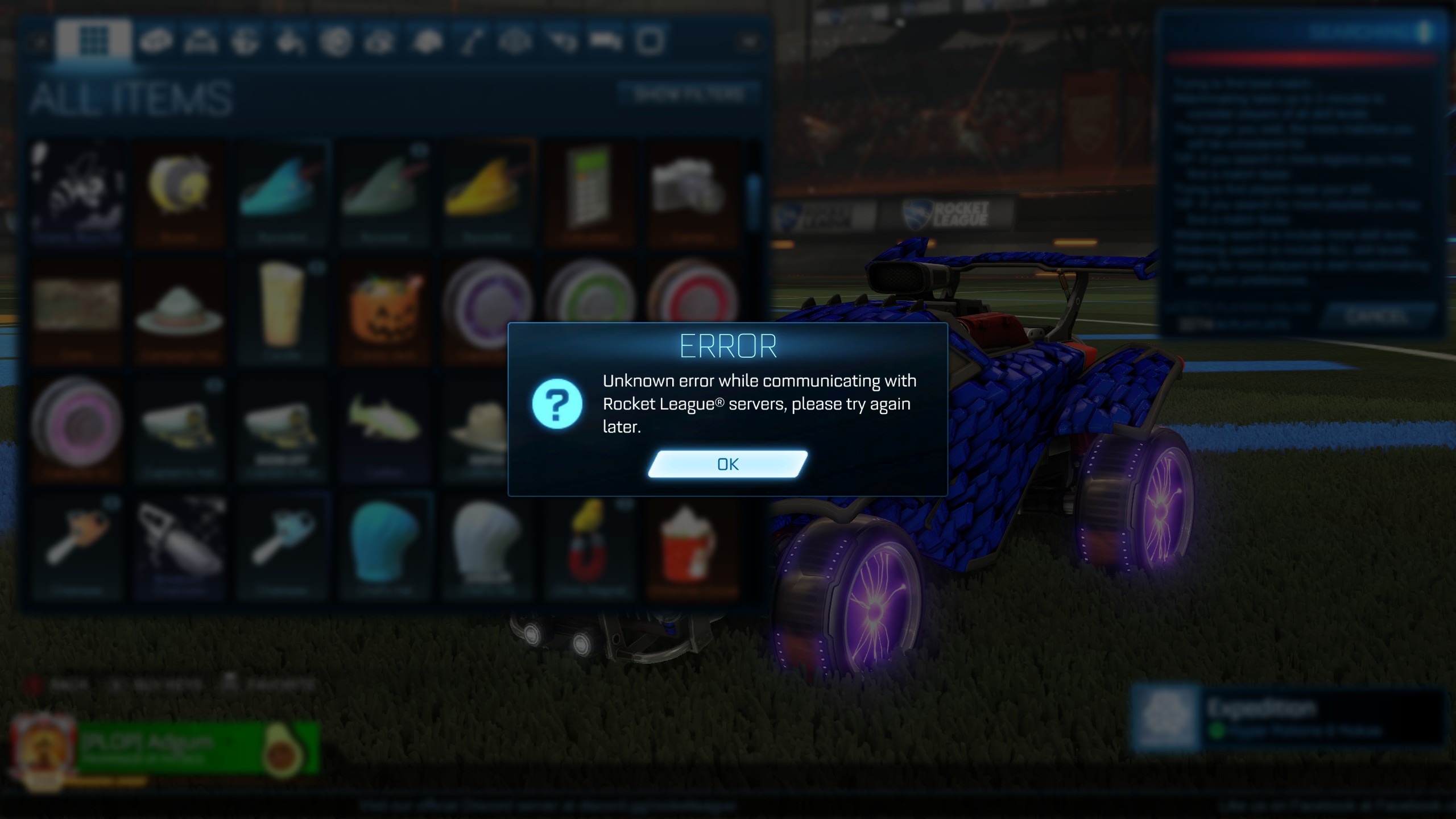
Task: Click the right chevron at the tab row end
Action: 750,42
